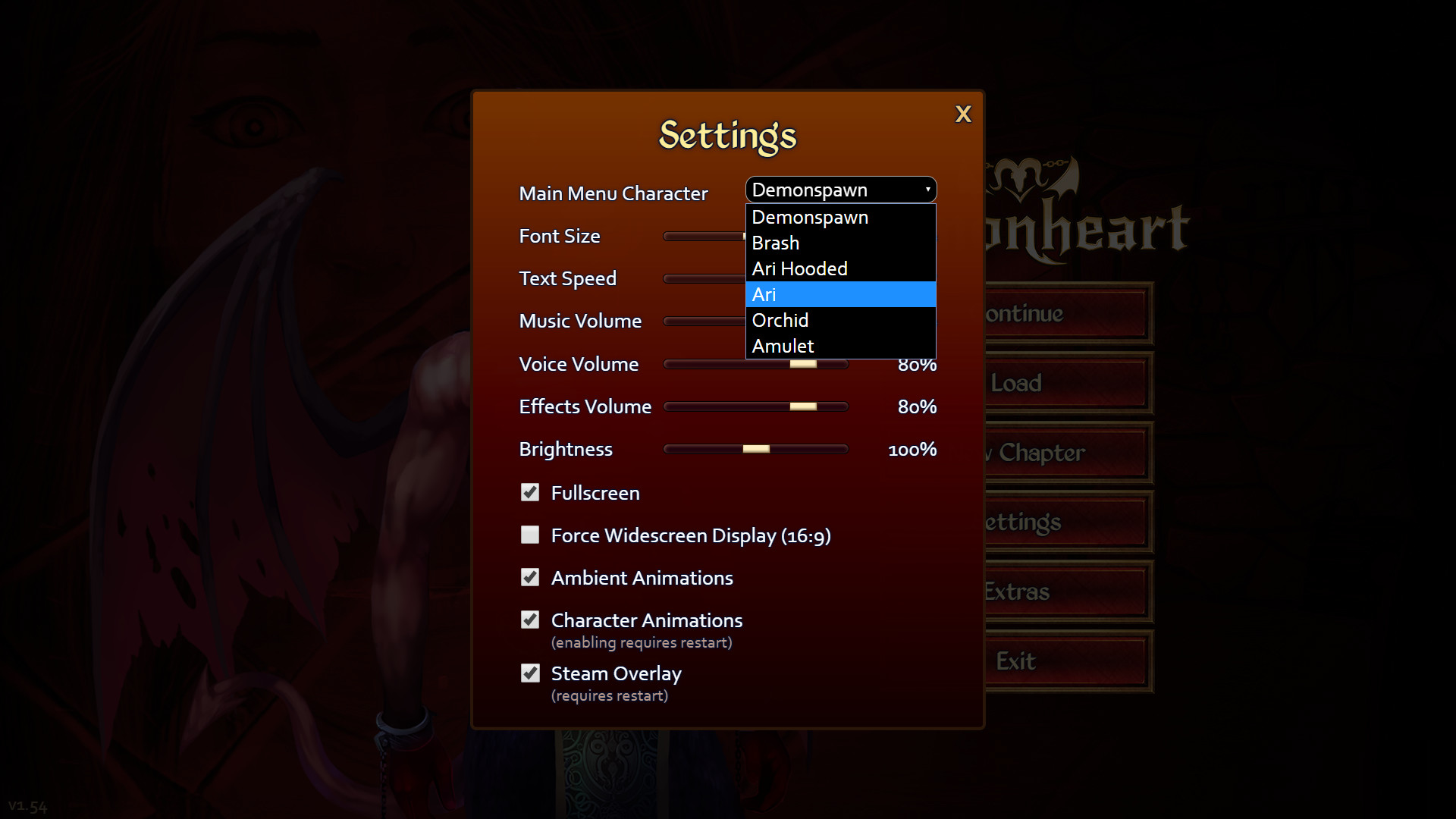1456x819 pixels.
Task: Adjust the Brightness slider
Action: pyautogui.click(x=755, y=448)
